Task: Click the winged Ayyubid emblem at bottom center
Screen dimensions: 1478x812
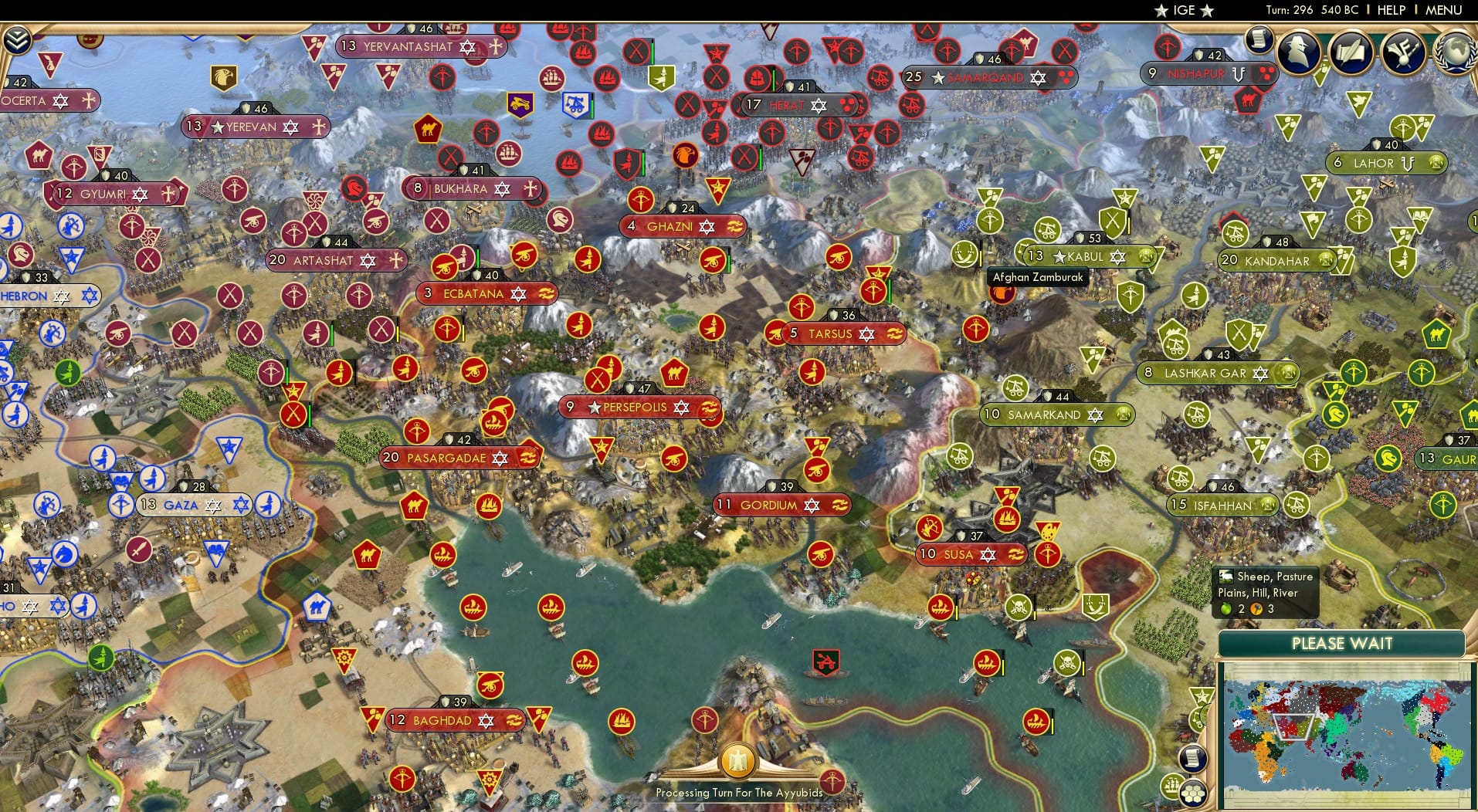Action: 739,761
